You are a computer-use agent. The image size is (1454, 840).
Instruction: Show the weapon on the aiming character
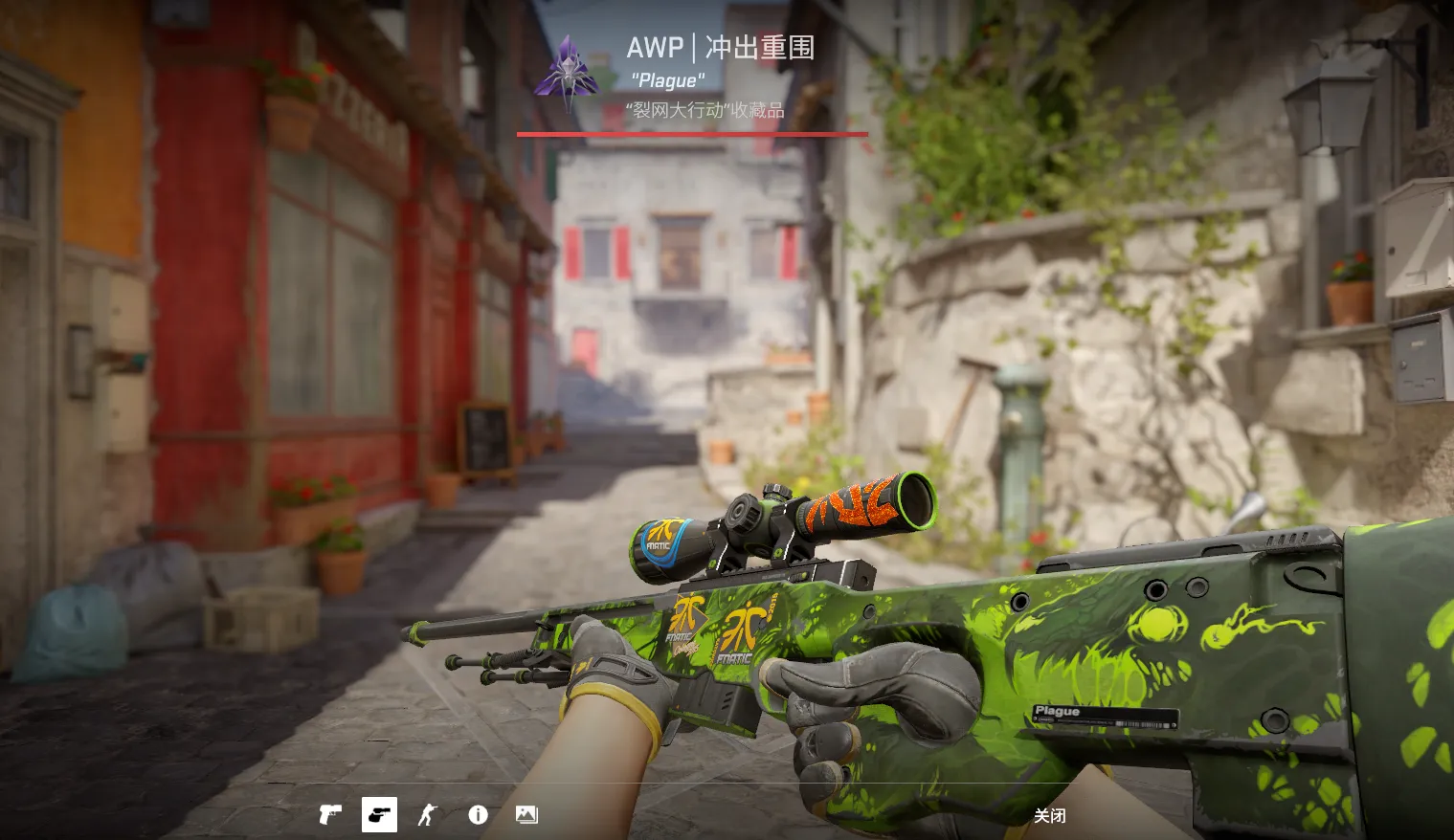427,815
